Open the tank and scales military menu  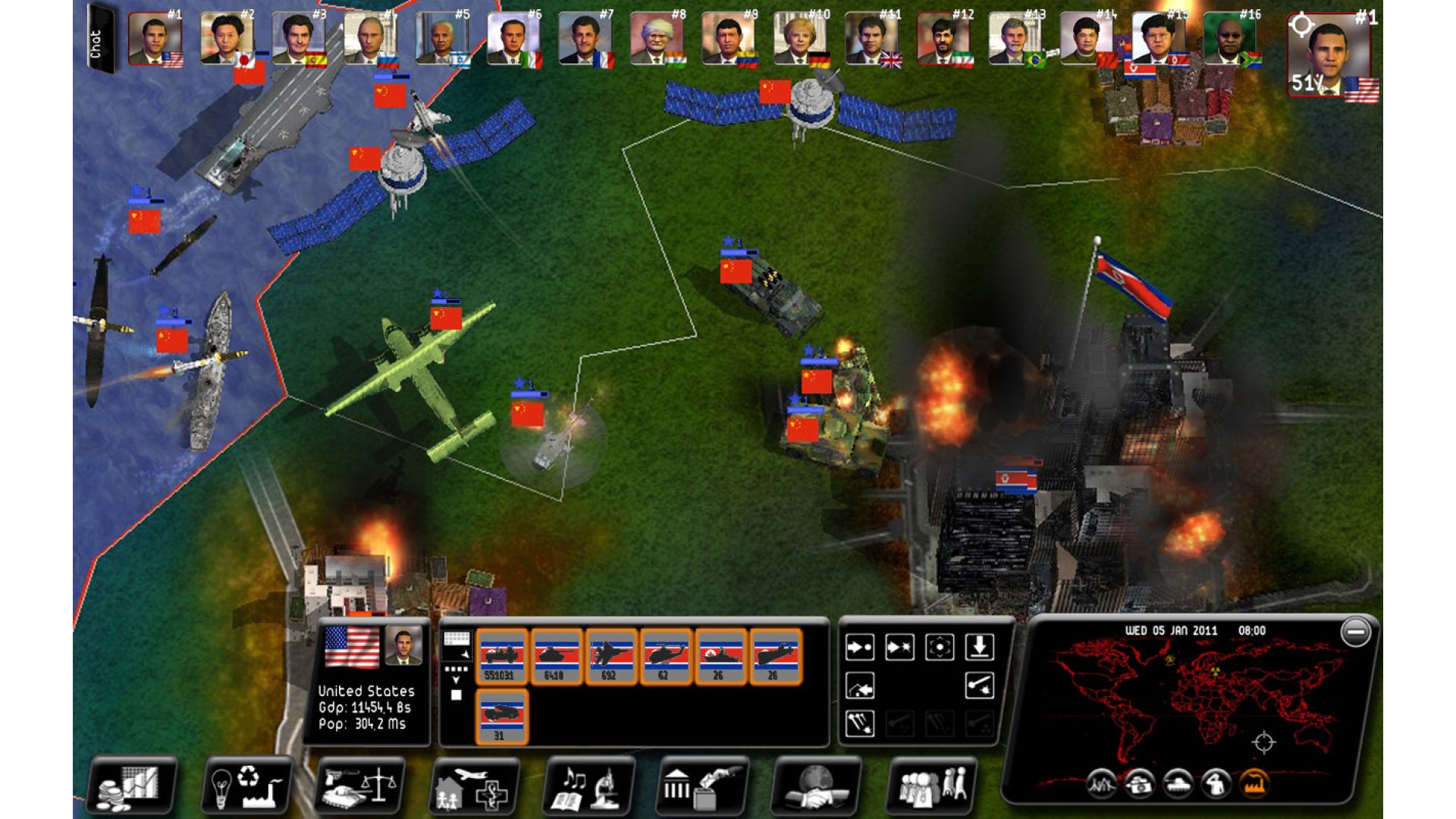tap(360, 786)
